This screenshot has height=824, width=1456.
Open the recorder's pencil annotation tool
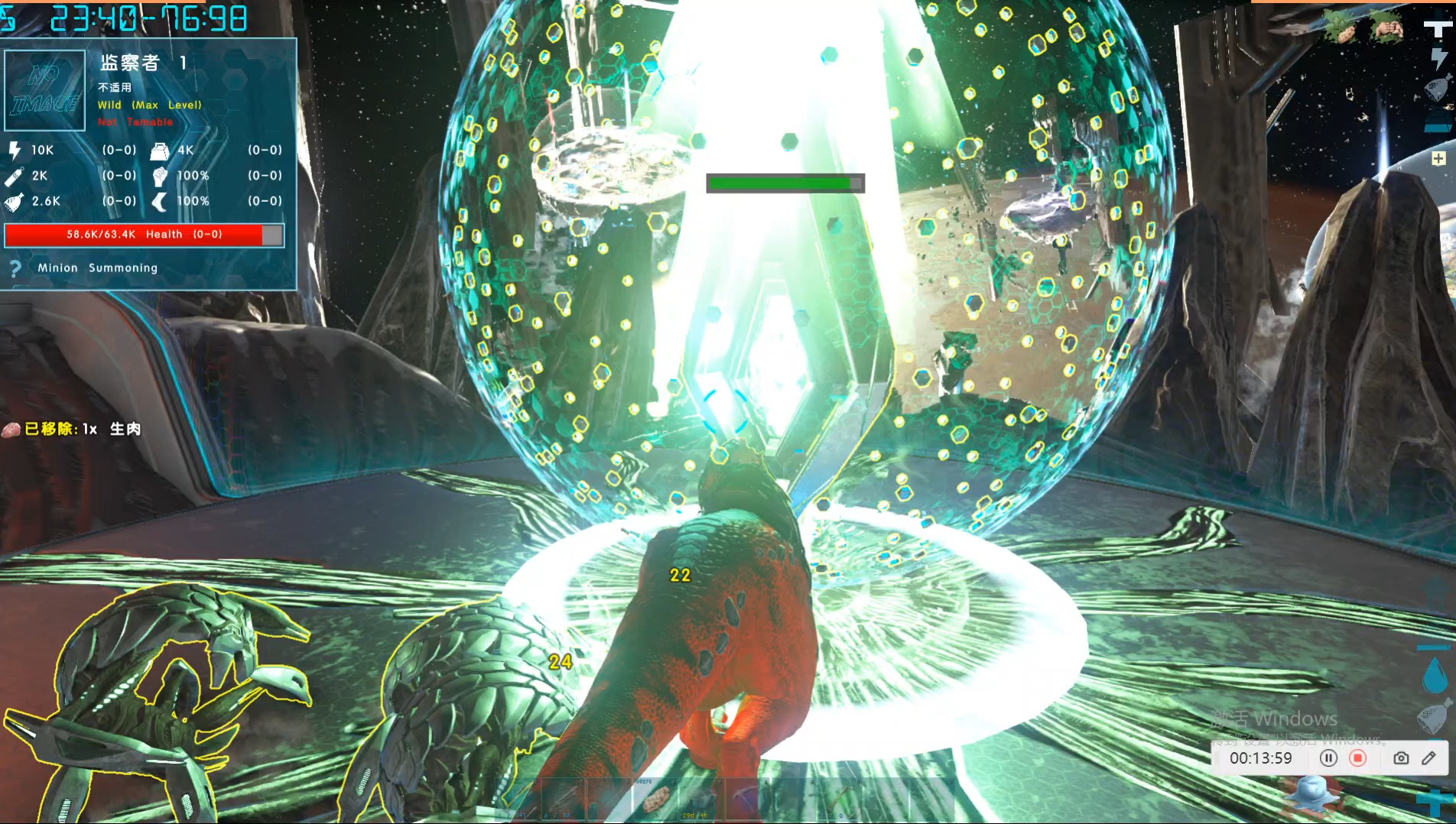tap(1428, 758)
